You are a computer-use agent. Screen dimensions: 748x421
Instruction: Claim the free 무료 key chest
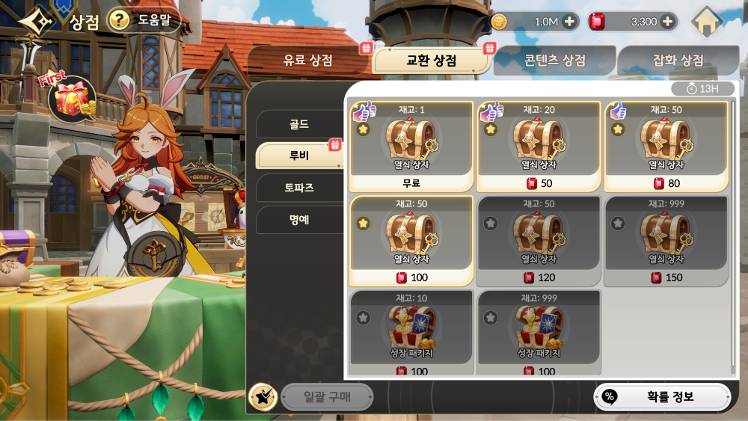tap(412, 146)
